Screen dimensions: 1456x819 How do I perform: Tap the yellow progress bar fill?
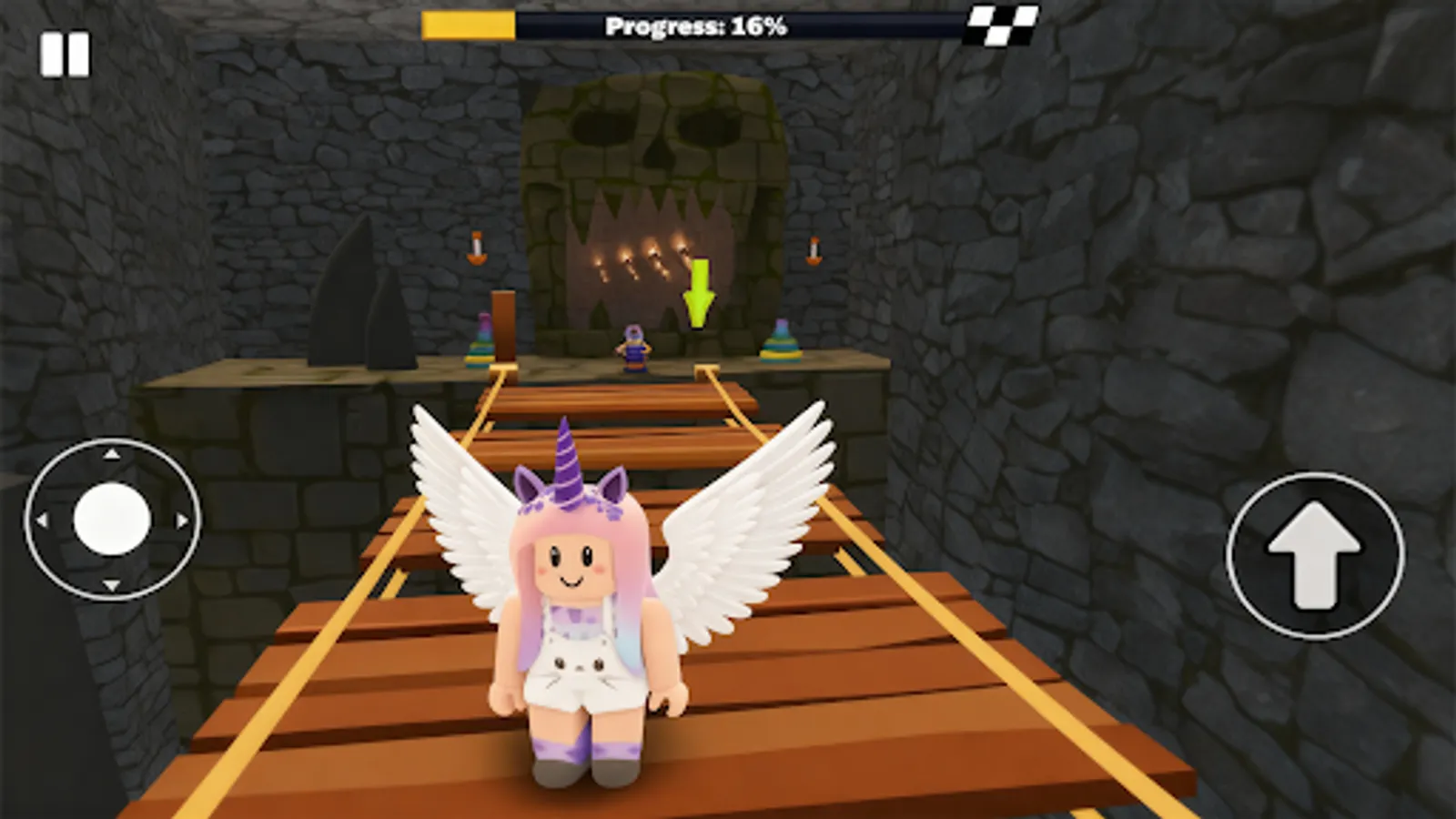click(x=469, y=26)
